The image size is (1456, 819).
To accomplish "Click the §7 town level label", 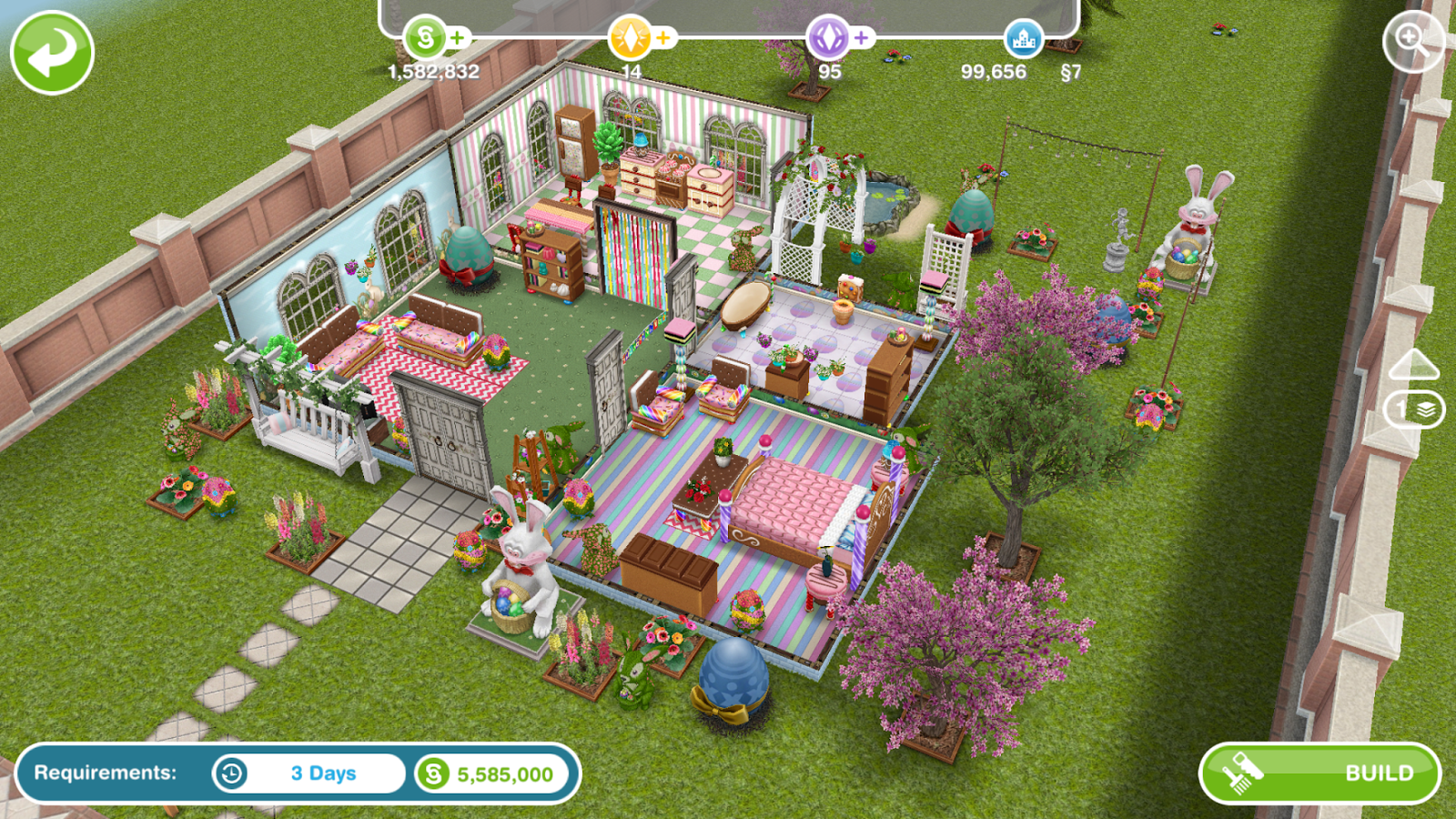I will (1072, 71).
